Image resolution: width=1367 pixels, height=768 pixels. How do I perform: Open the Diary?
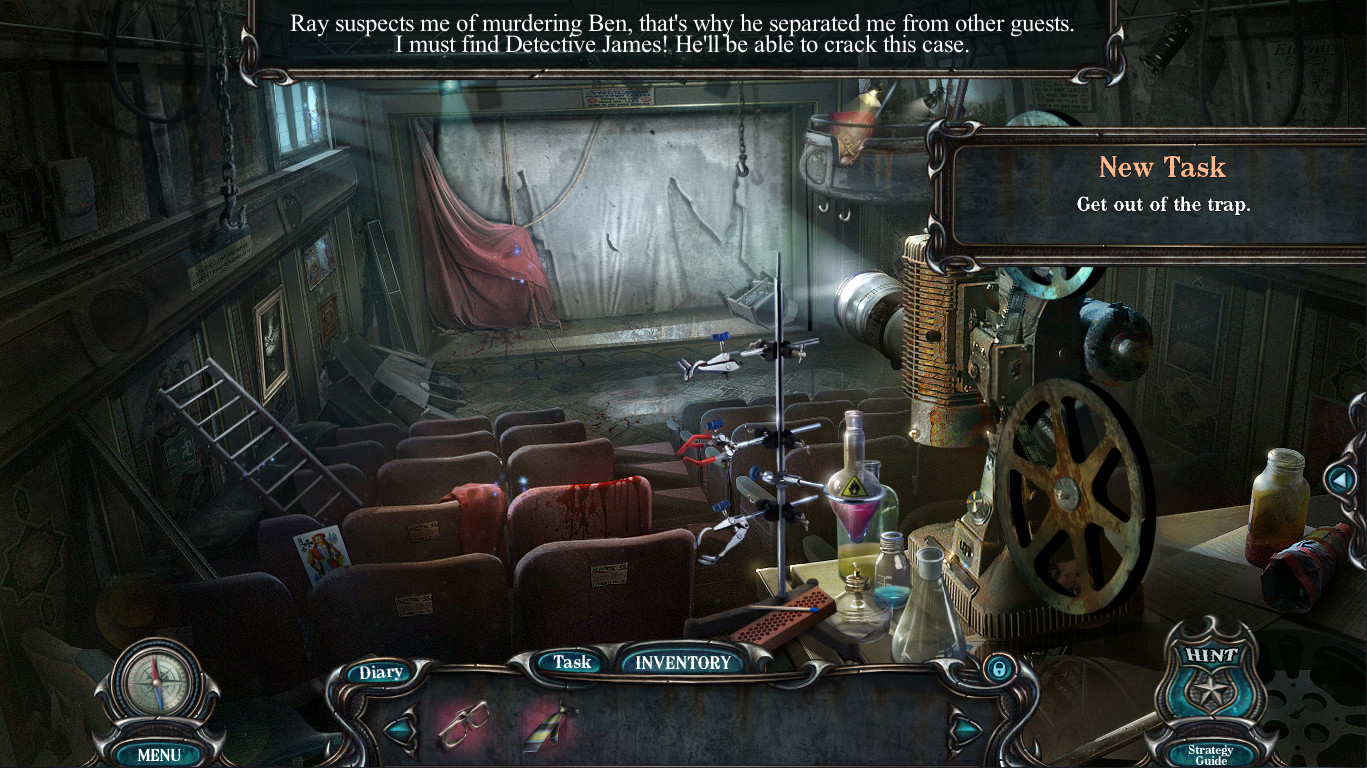point(380,673)
